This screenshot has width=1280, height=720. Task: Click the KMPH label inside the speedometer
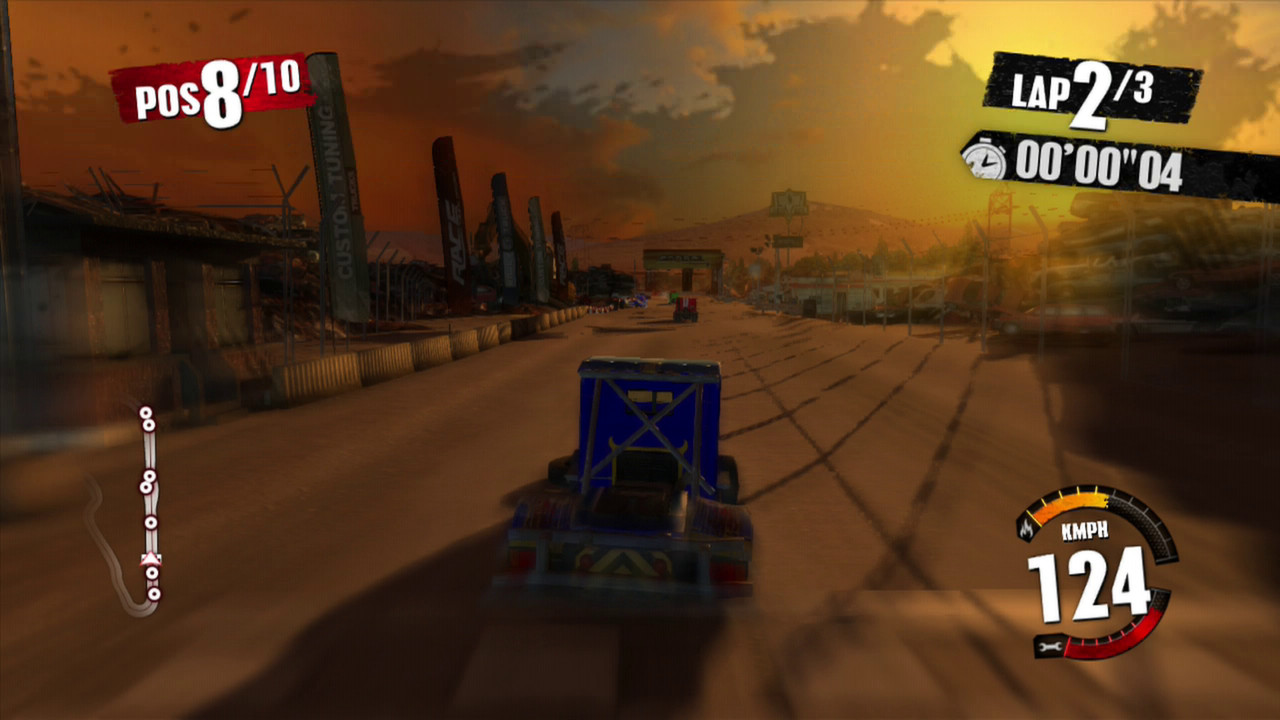click(1085, 529)
